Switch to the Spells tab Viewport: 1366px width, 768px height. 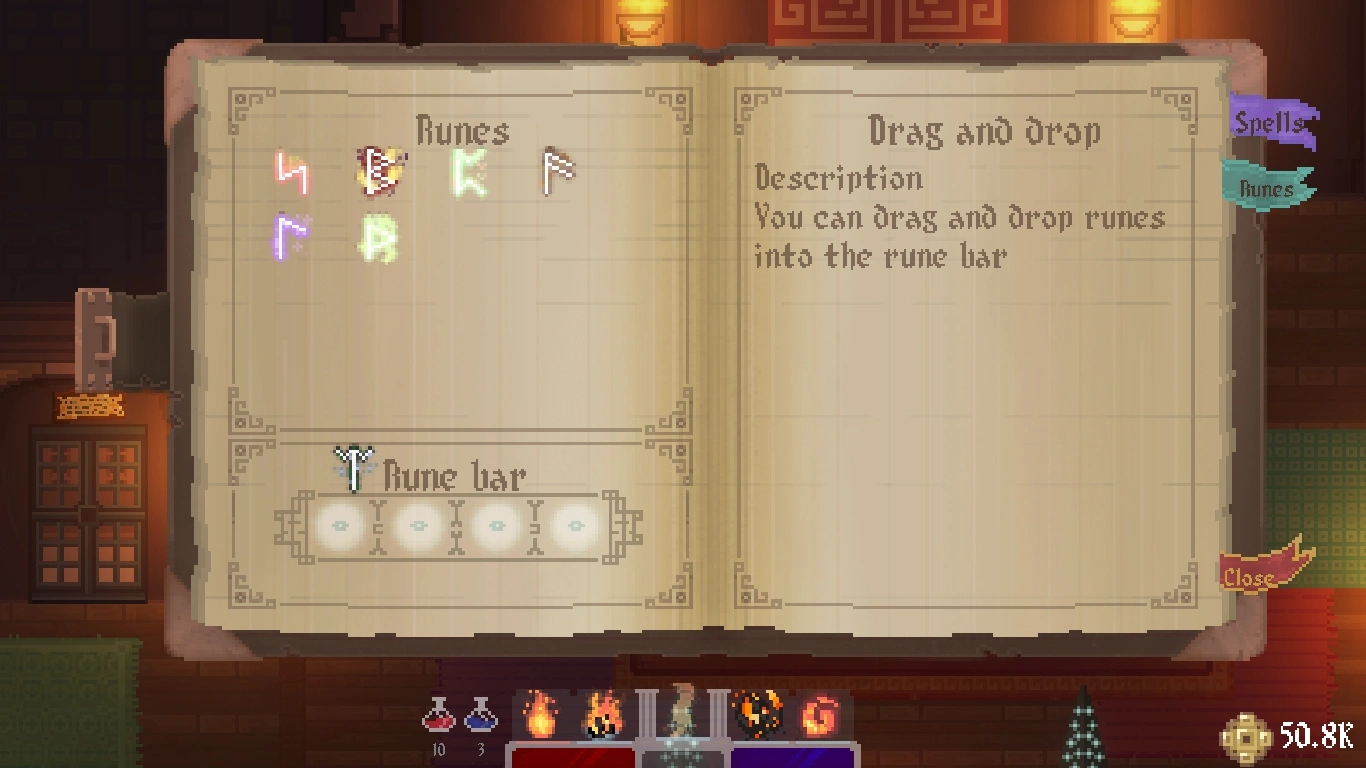(1270, 123)
